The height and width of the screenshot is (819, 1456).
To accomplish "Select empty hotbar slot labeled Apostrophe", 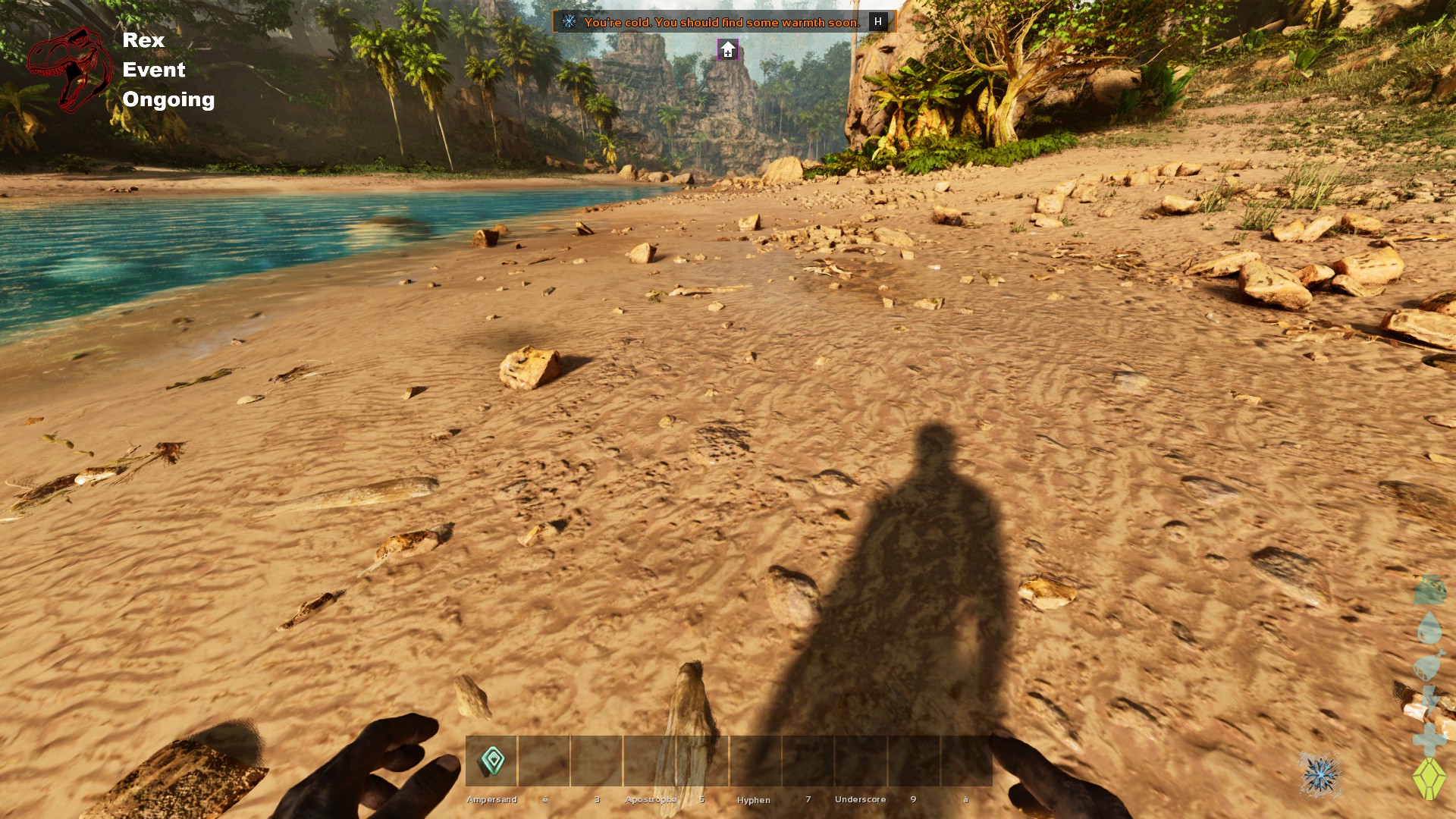I will (650, 761).
